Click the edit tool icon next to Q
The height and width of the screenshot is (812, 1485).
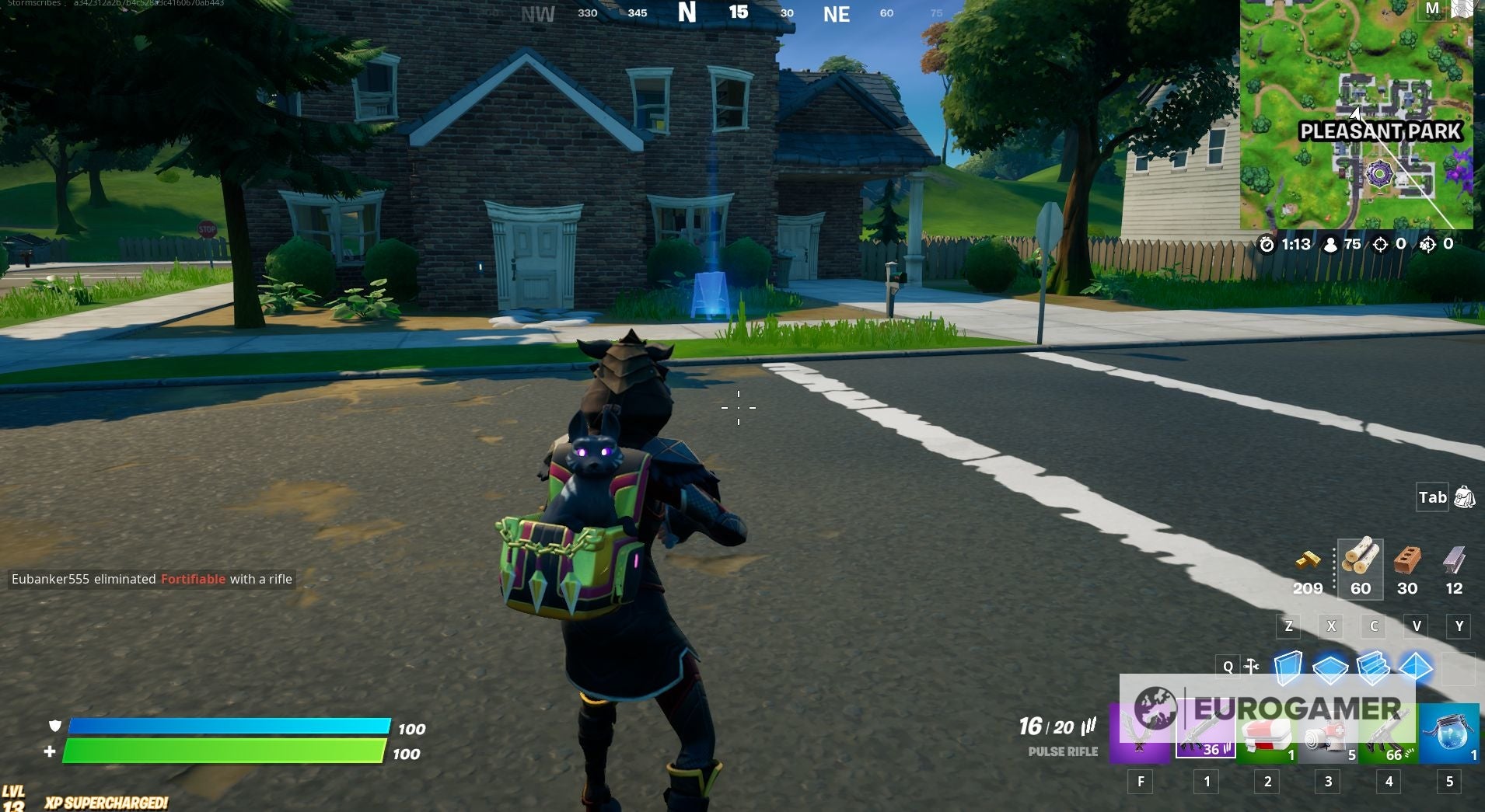(x=1252, y=666)
